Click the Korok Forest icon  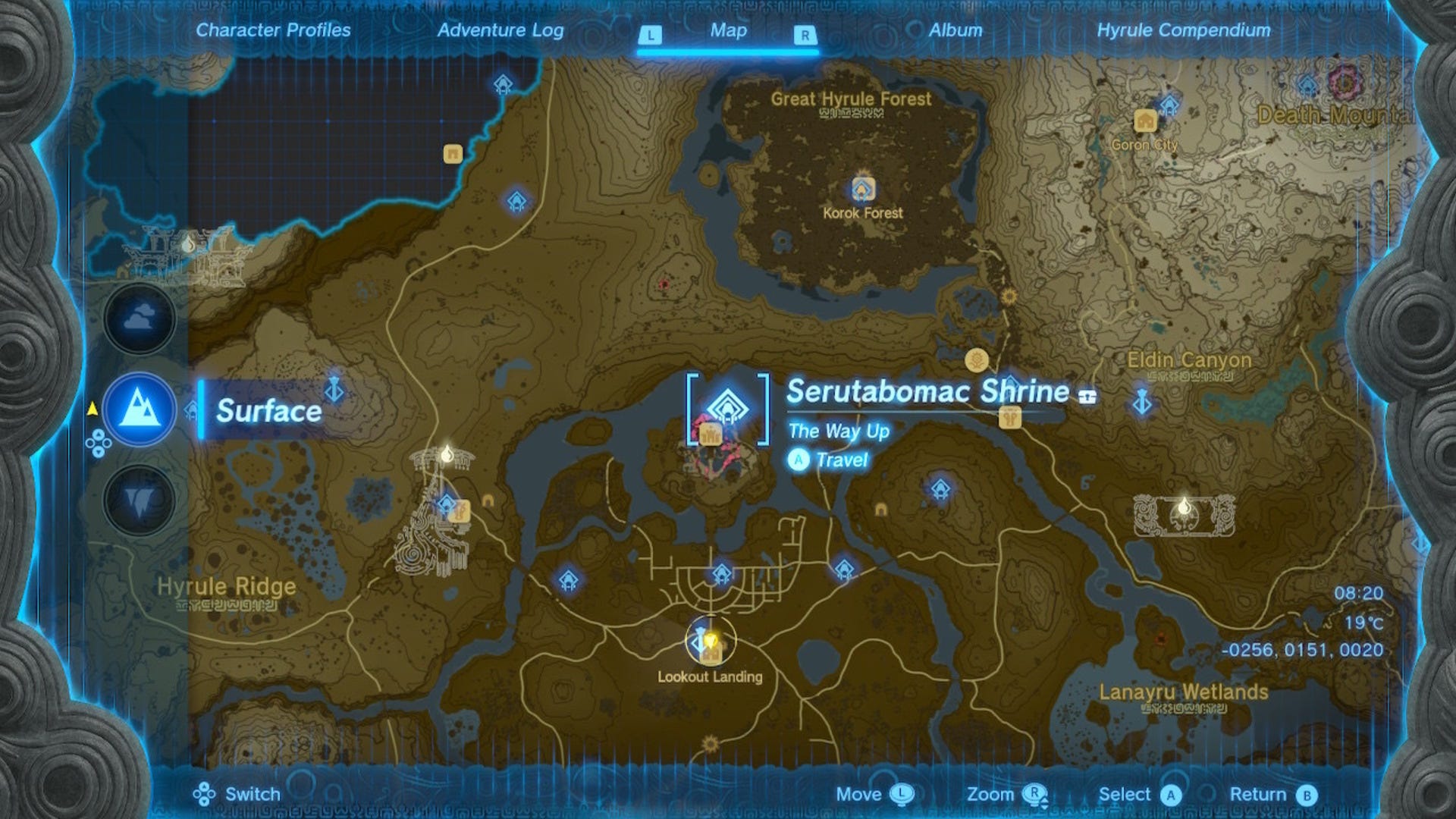point(863,188)
